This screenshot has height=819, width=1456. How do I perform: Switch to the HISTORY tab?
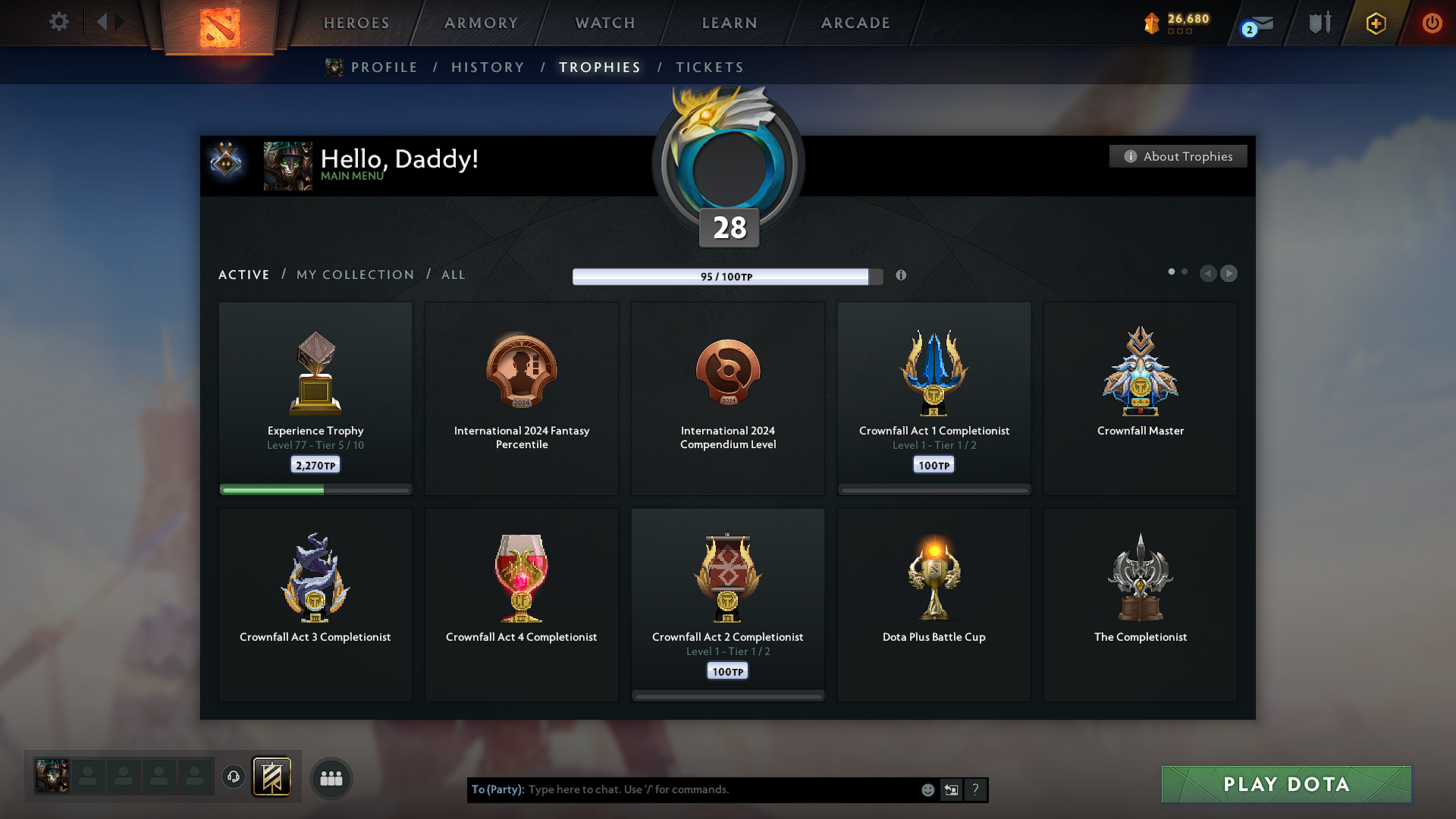[488, 67]
